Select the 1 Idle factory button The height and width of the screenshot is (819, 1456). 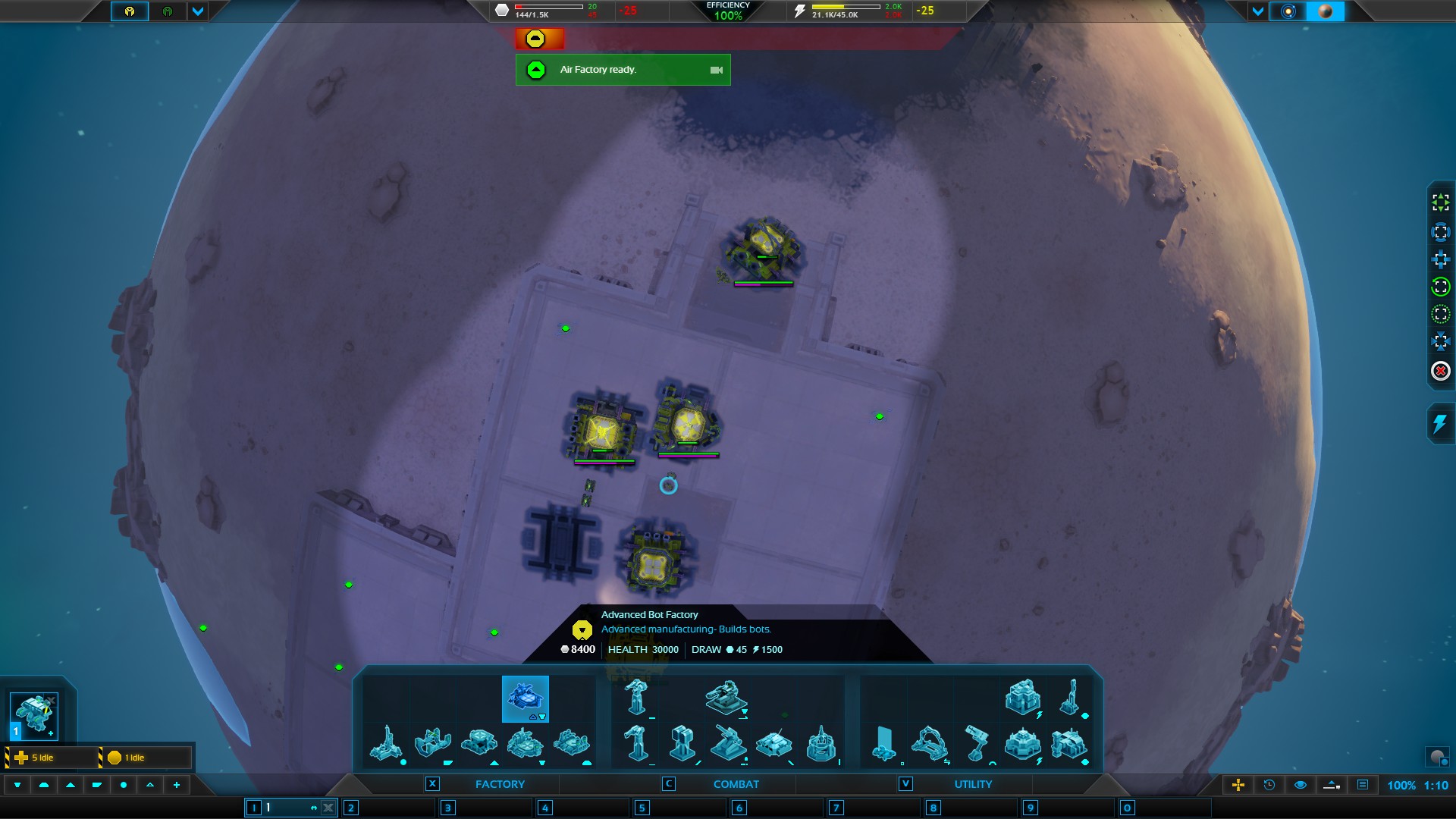tap(144, 758)
